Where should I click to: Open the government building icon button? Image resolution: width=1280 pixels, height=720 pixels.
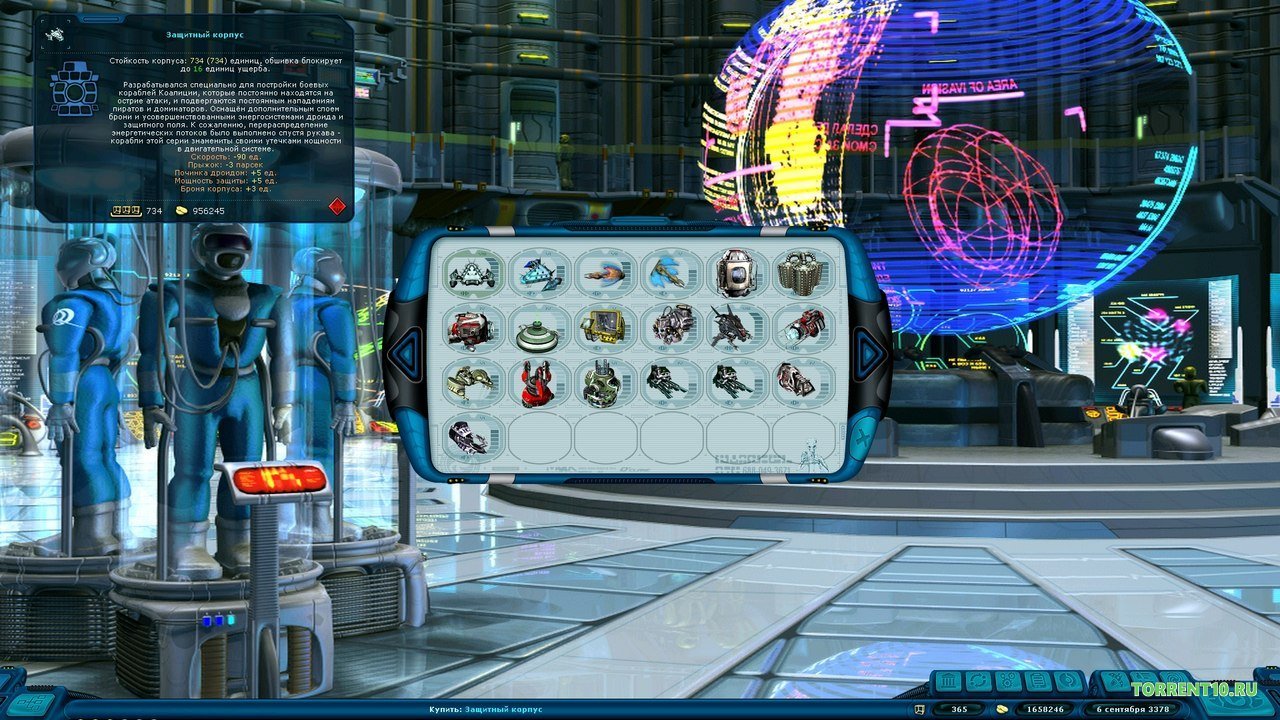[949, 682]
